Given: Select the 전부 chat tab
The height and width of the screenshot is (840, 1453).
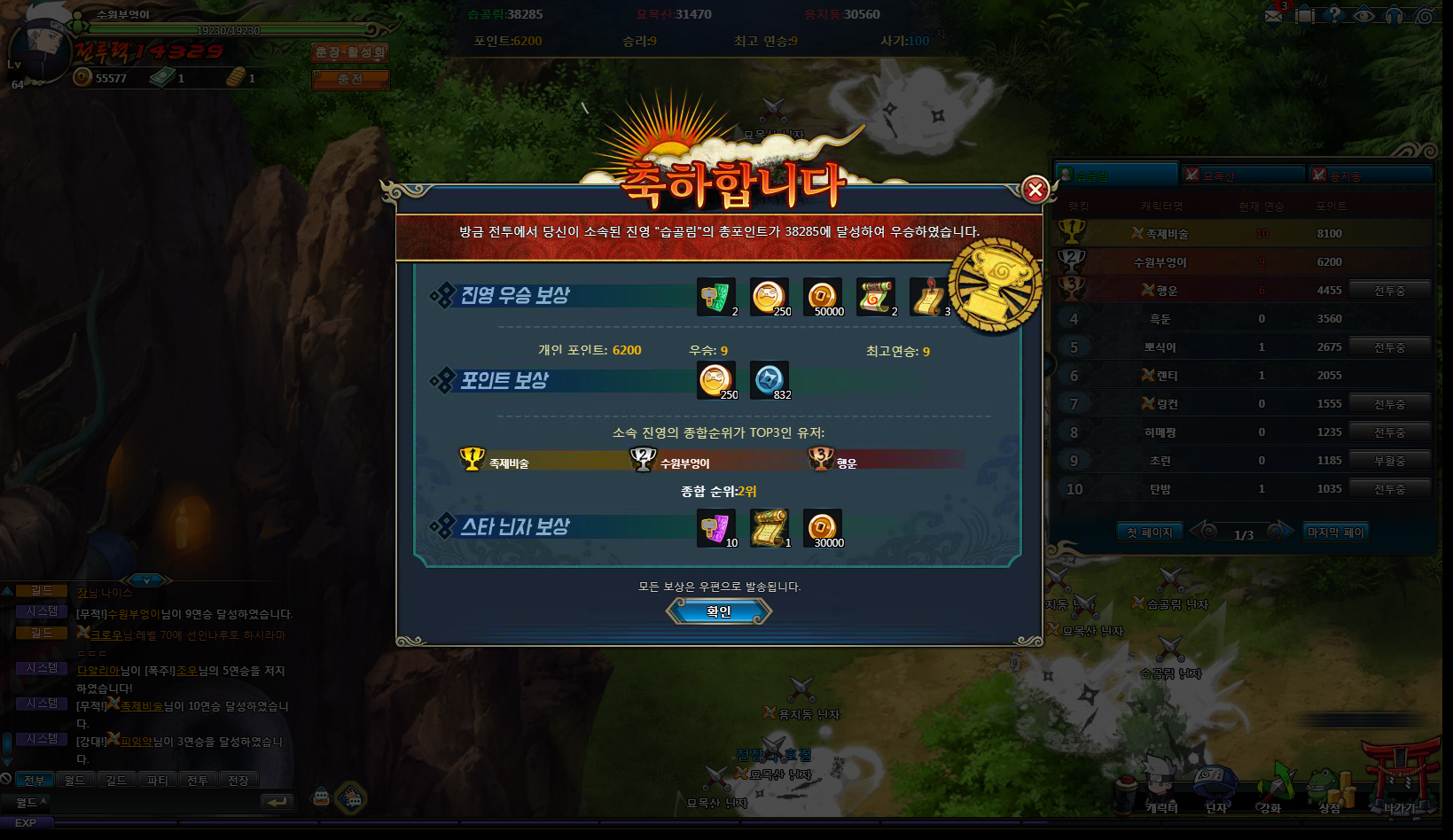Looking at the screenshot, I should point(34,780).
